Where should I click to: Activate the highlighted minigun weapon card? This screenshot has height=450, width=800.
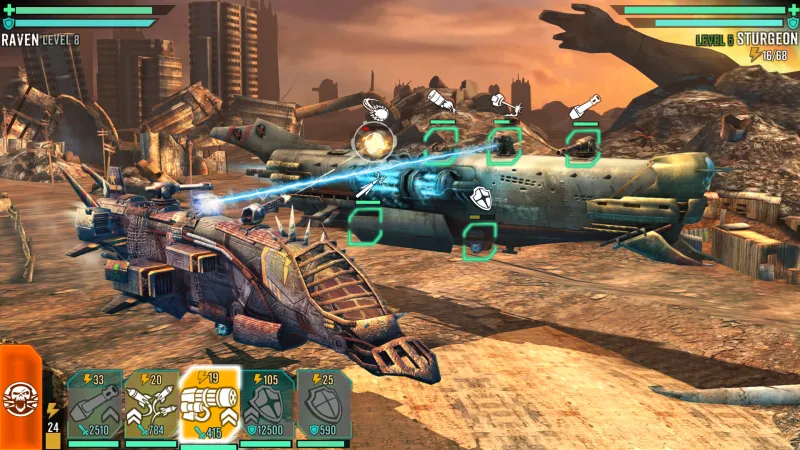pyautogui.click(x=210, y=406)
